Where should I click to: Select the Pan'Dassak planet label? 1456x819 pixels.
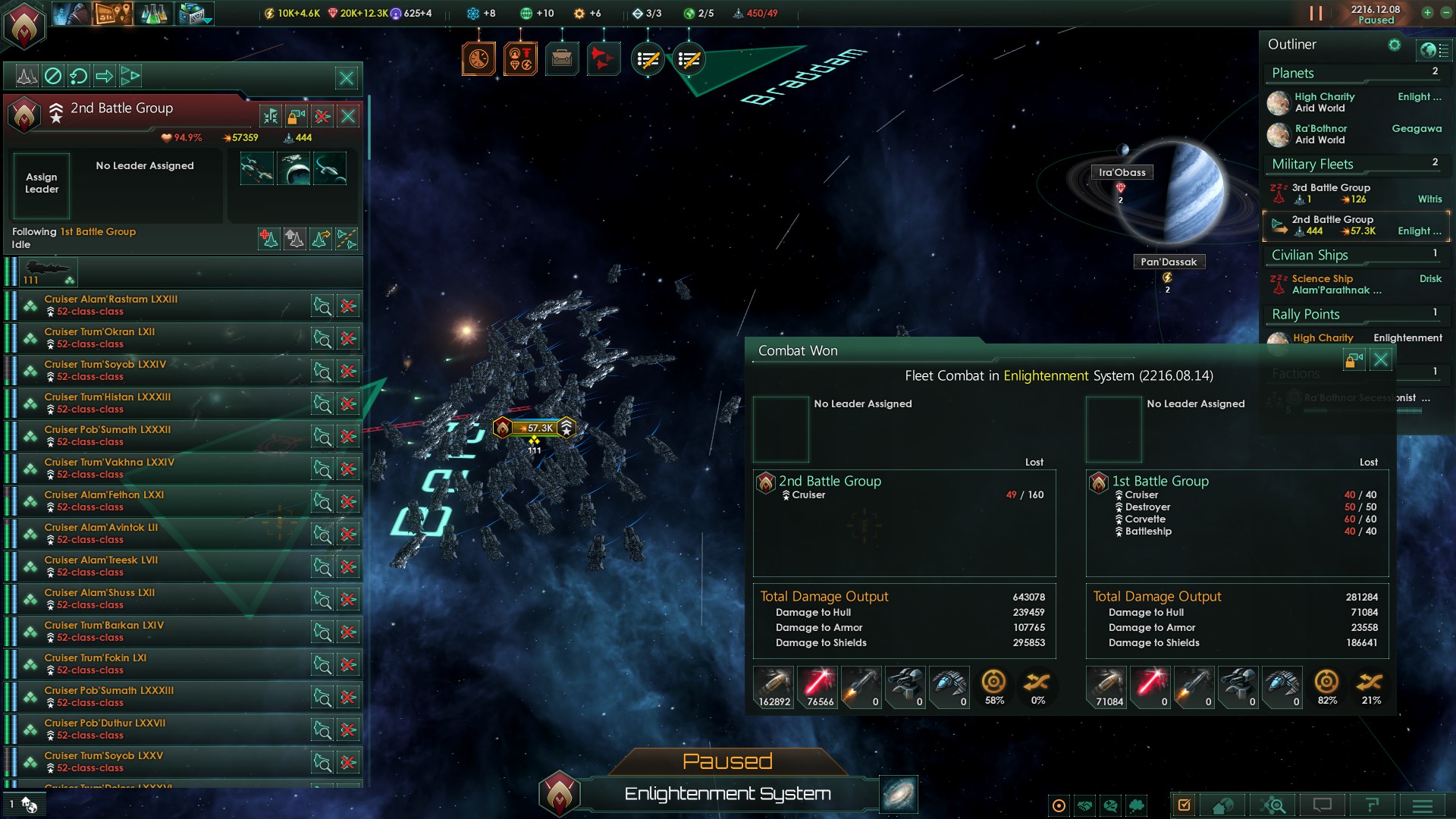(1168, 262)
